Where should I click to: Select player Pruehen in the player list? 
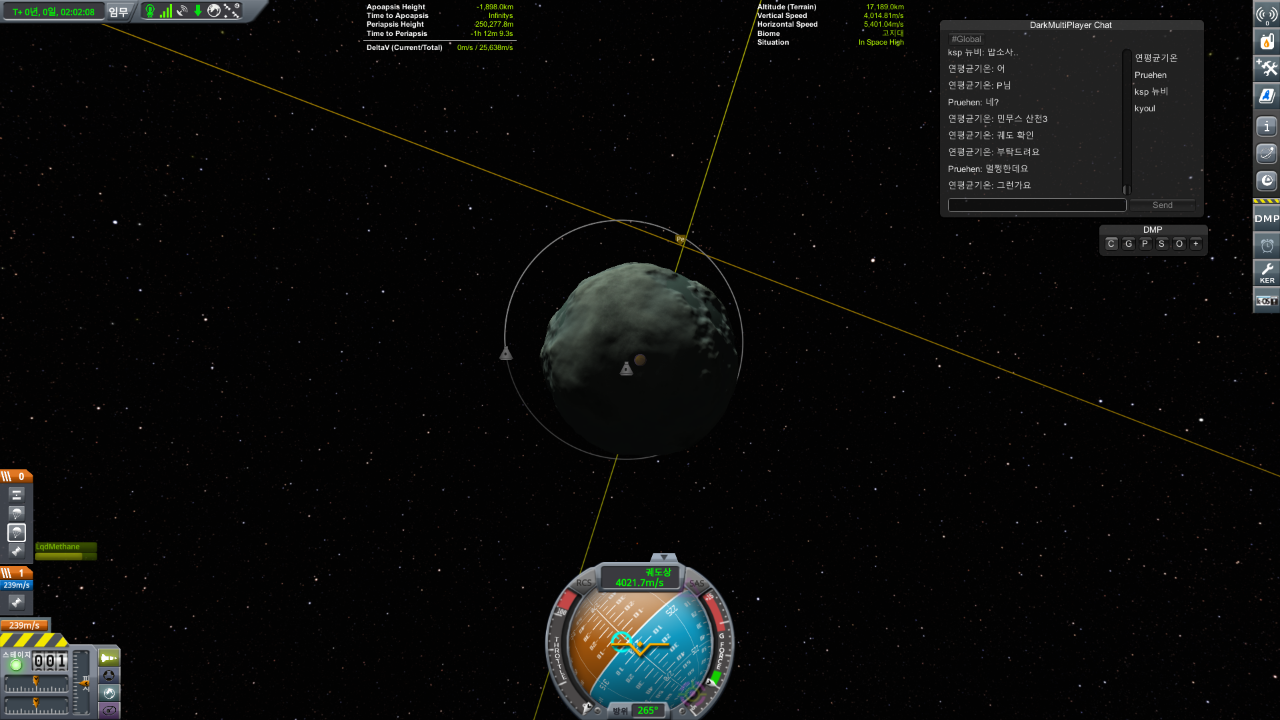[x=1150, y=75]
